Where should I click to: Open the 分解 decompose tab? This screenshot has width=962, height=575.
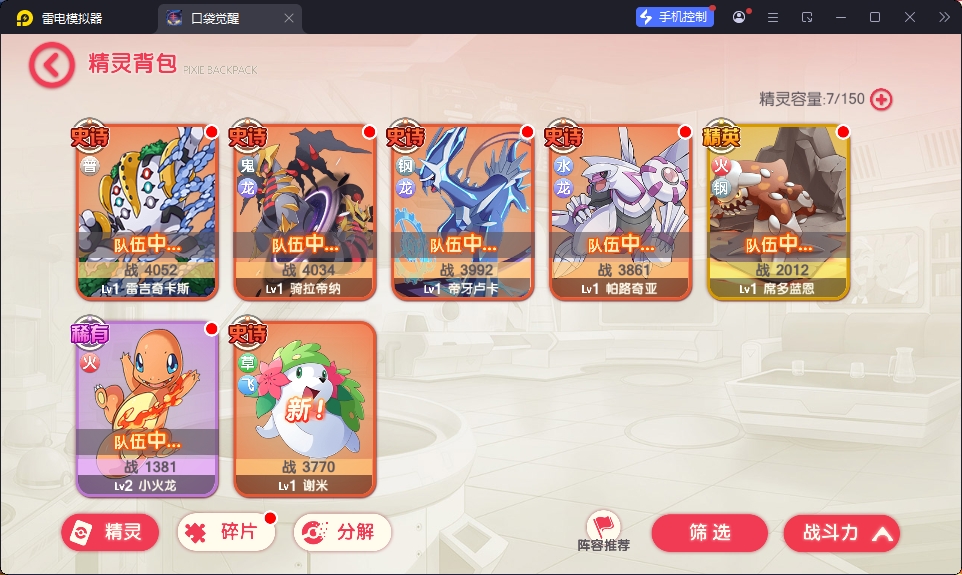[342, 533]
